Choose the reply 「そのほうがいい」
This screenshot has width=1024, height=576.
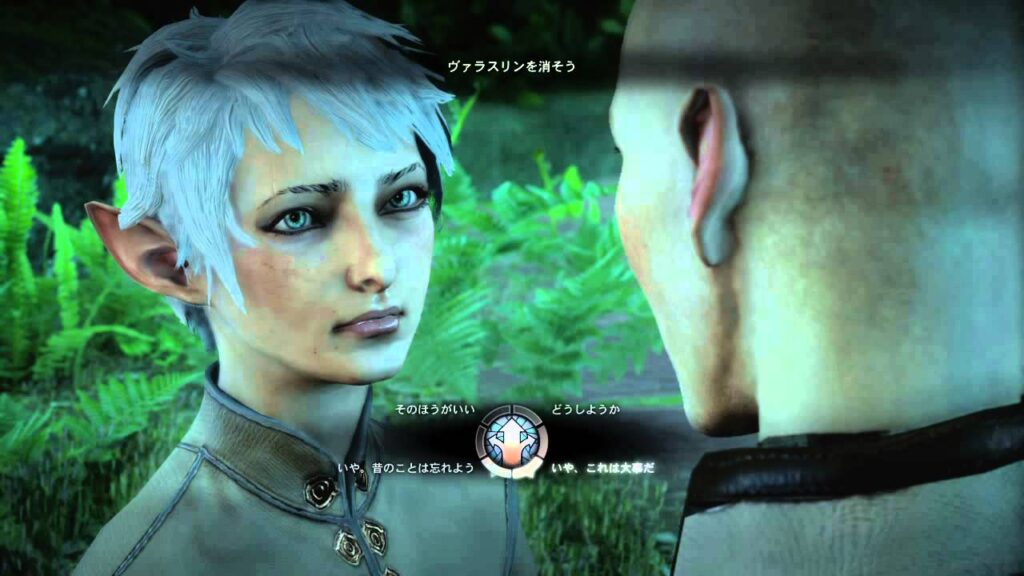click(430, 411)
